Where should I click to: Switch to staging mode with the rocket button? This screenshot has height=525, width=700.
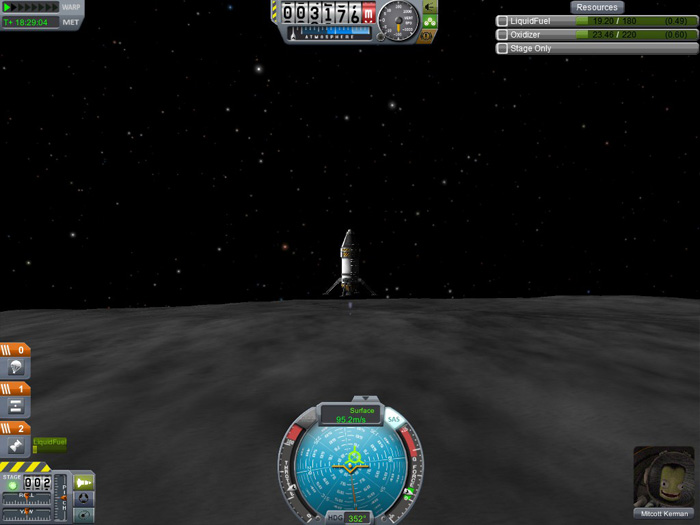click(84, 483)
